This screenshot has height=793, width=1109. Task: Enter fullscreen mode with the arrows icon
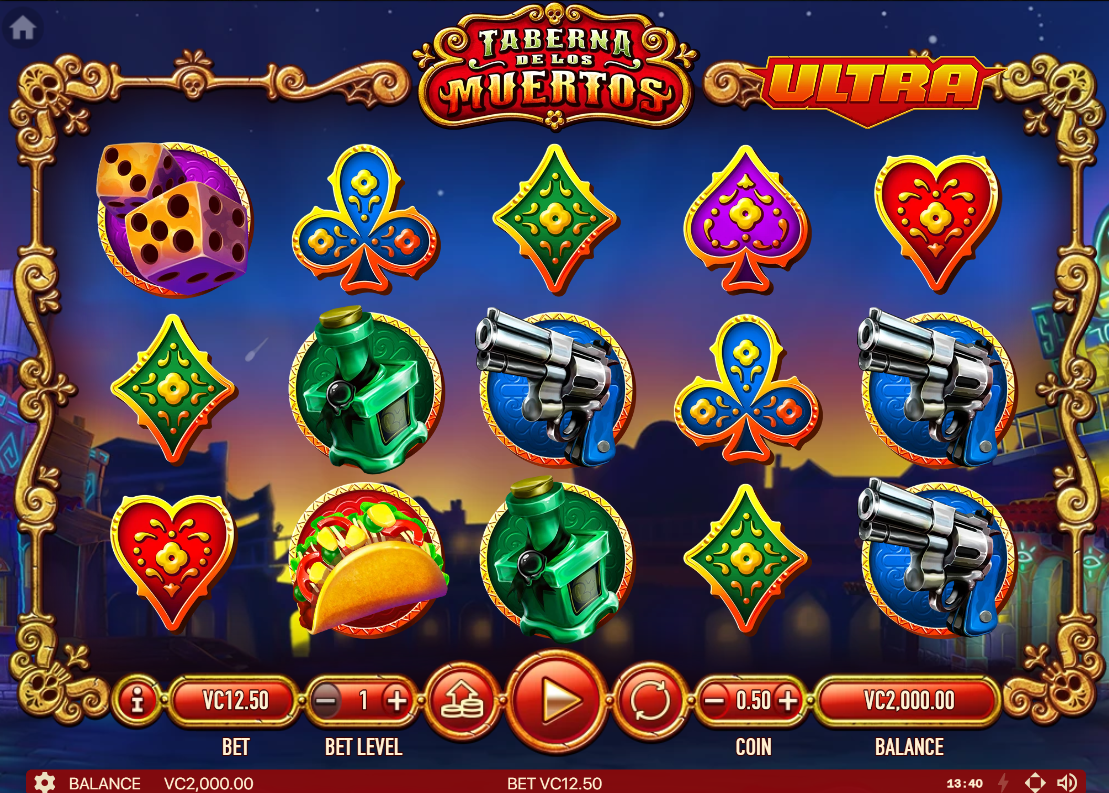coord(1036,782)
